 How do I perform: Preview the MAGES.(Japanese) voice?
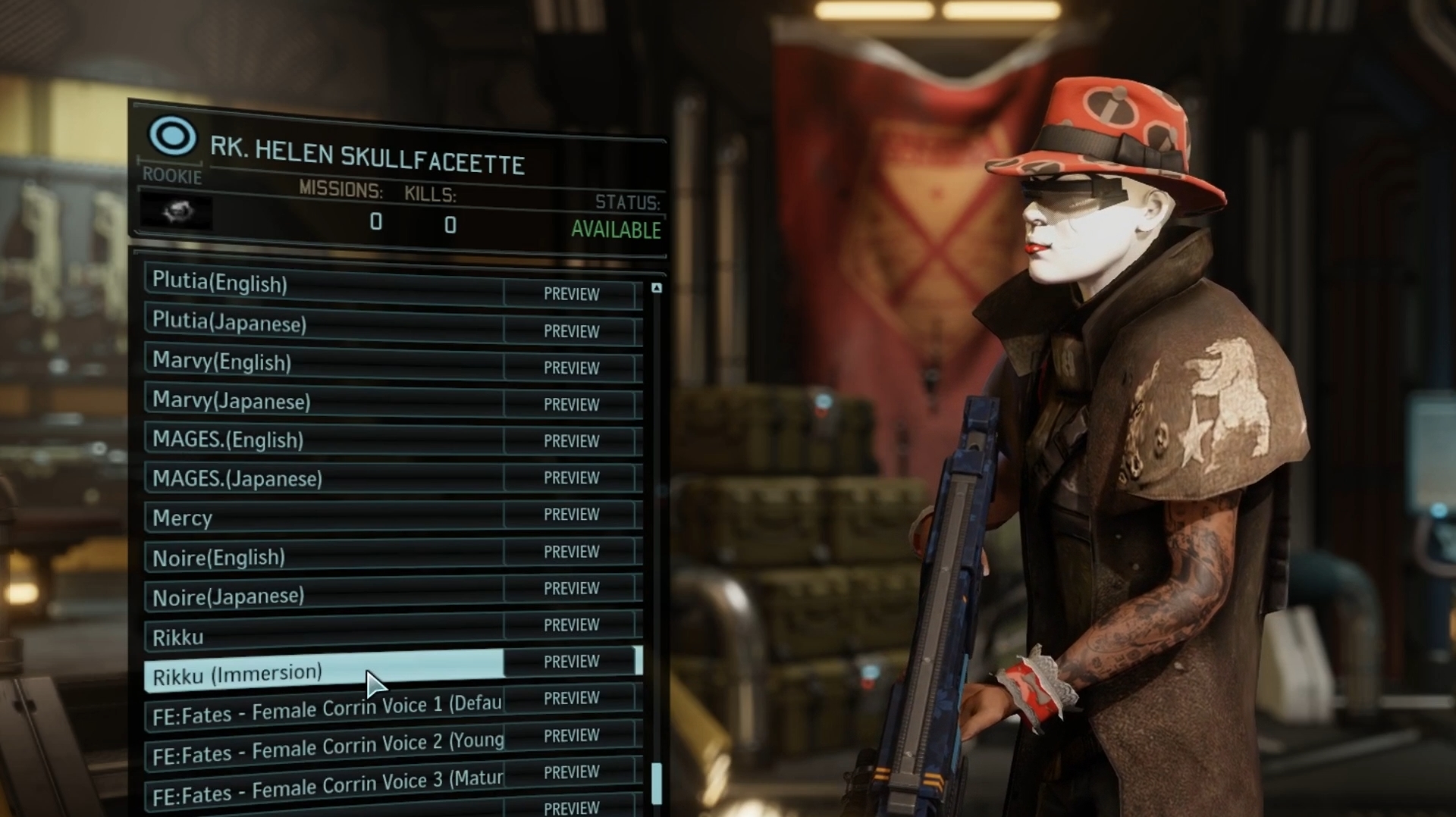[x=571, y=478]
